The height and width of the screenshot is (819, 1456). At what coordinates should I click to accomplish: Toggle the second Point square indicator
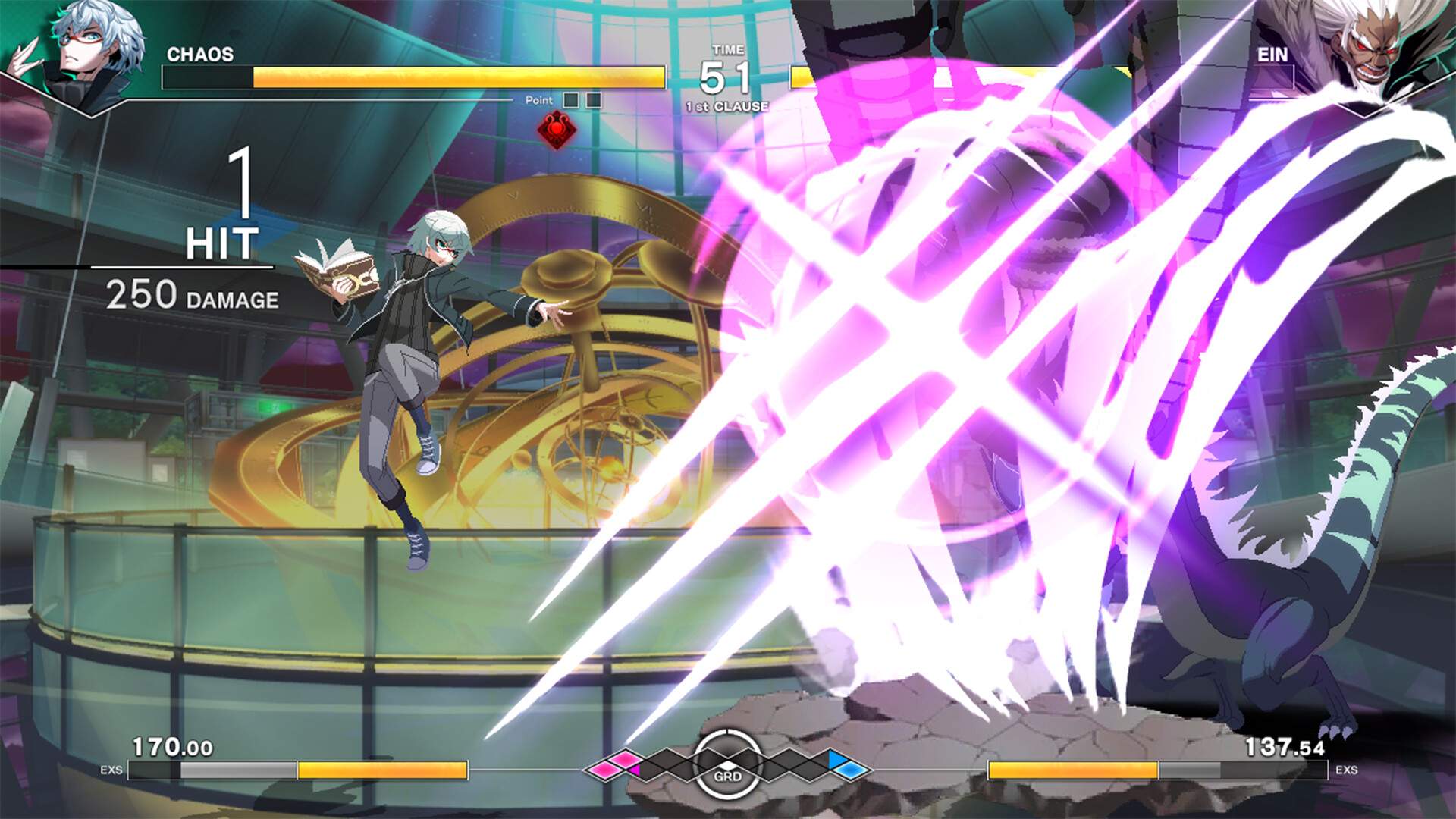[593, 98]
